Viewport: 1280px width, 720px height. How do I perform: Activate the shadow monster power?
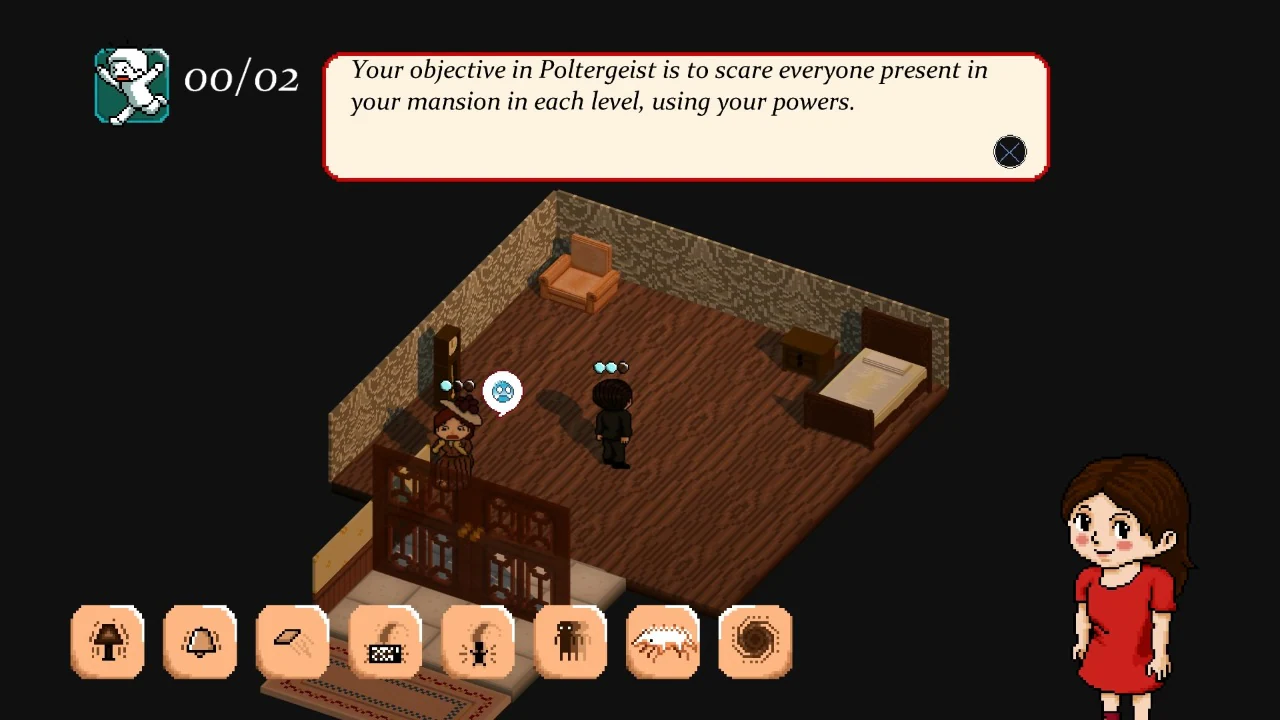pos(569,641)
